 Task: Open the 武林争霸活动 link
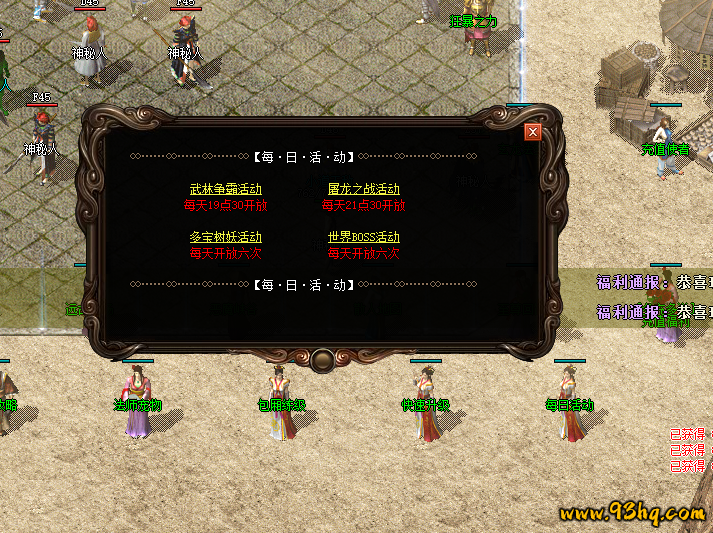coord(226,189)
